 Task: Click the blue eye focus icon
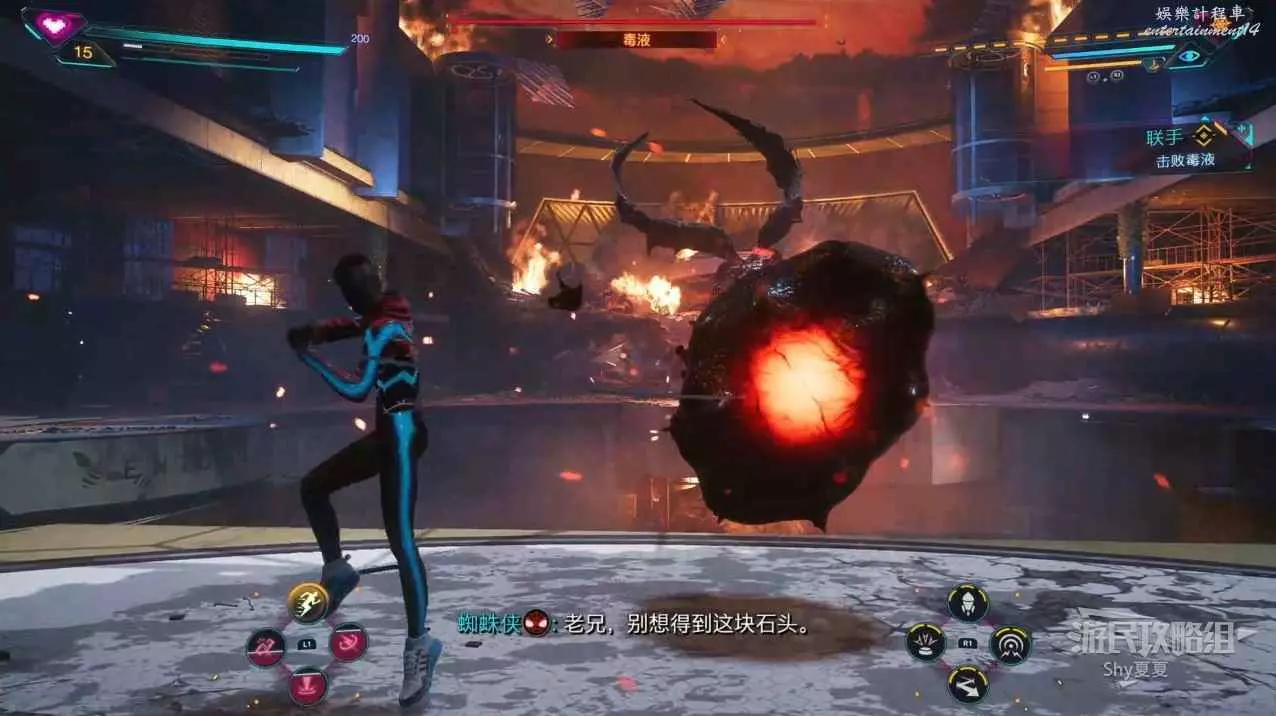pos(1188,57)
